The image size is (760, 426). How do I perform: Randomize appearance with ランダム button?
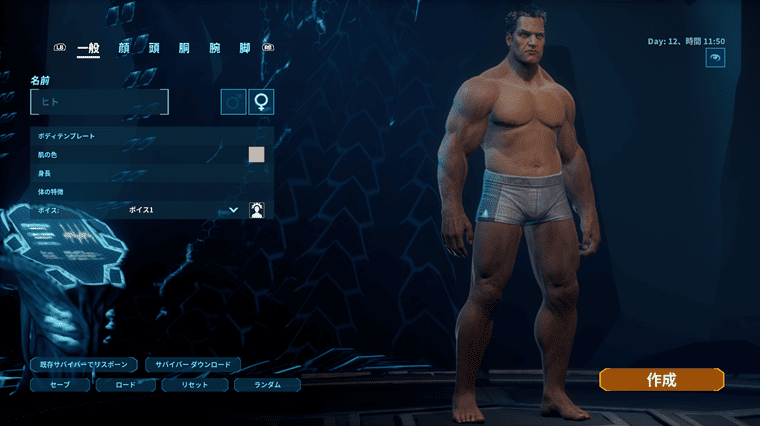[x=266, y=384]
